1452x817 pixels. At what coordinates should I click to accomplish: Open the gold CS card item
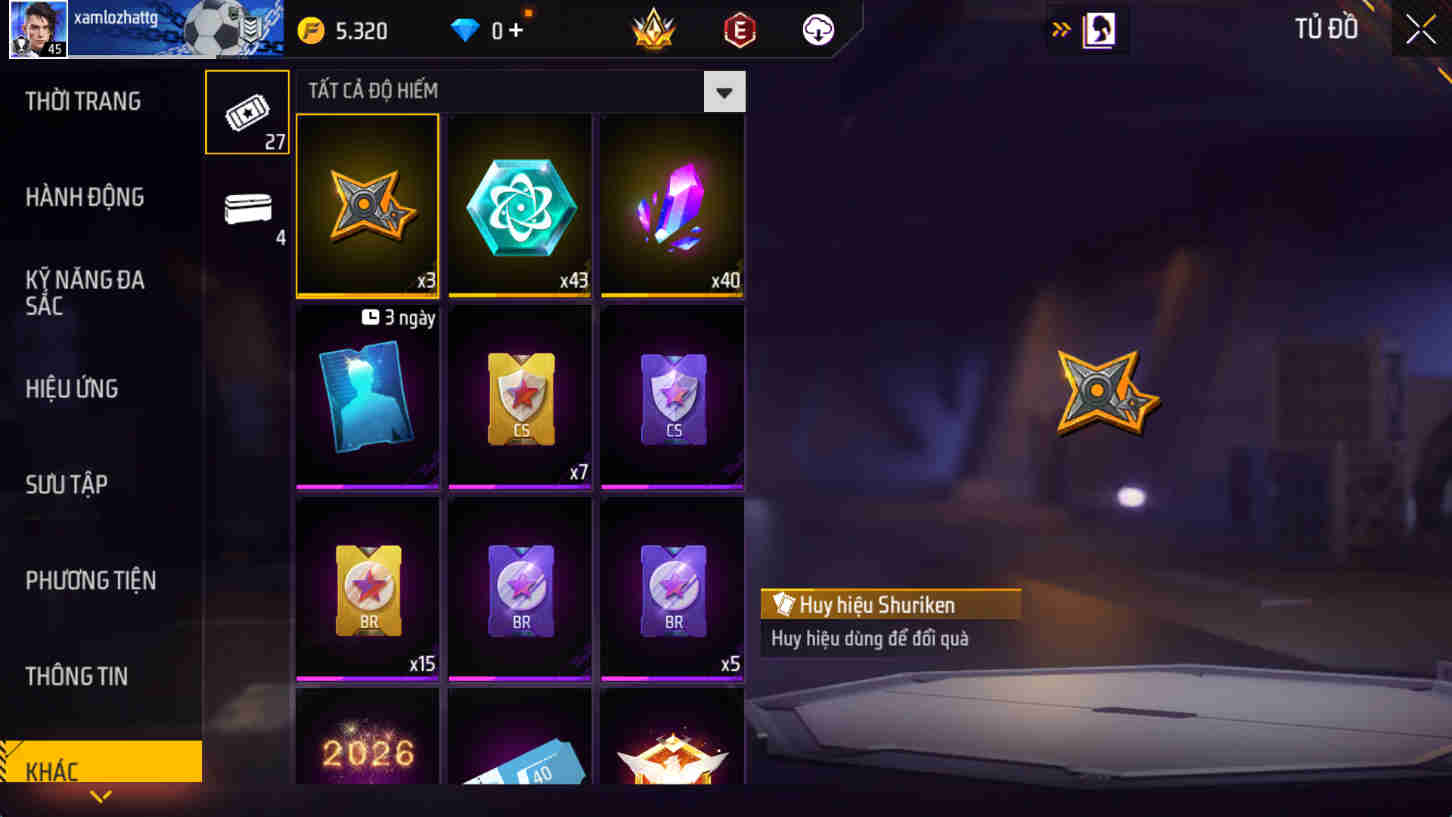click(519, 395)
